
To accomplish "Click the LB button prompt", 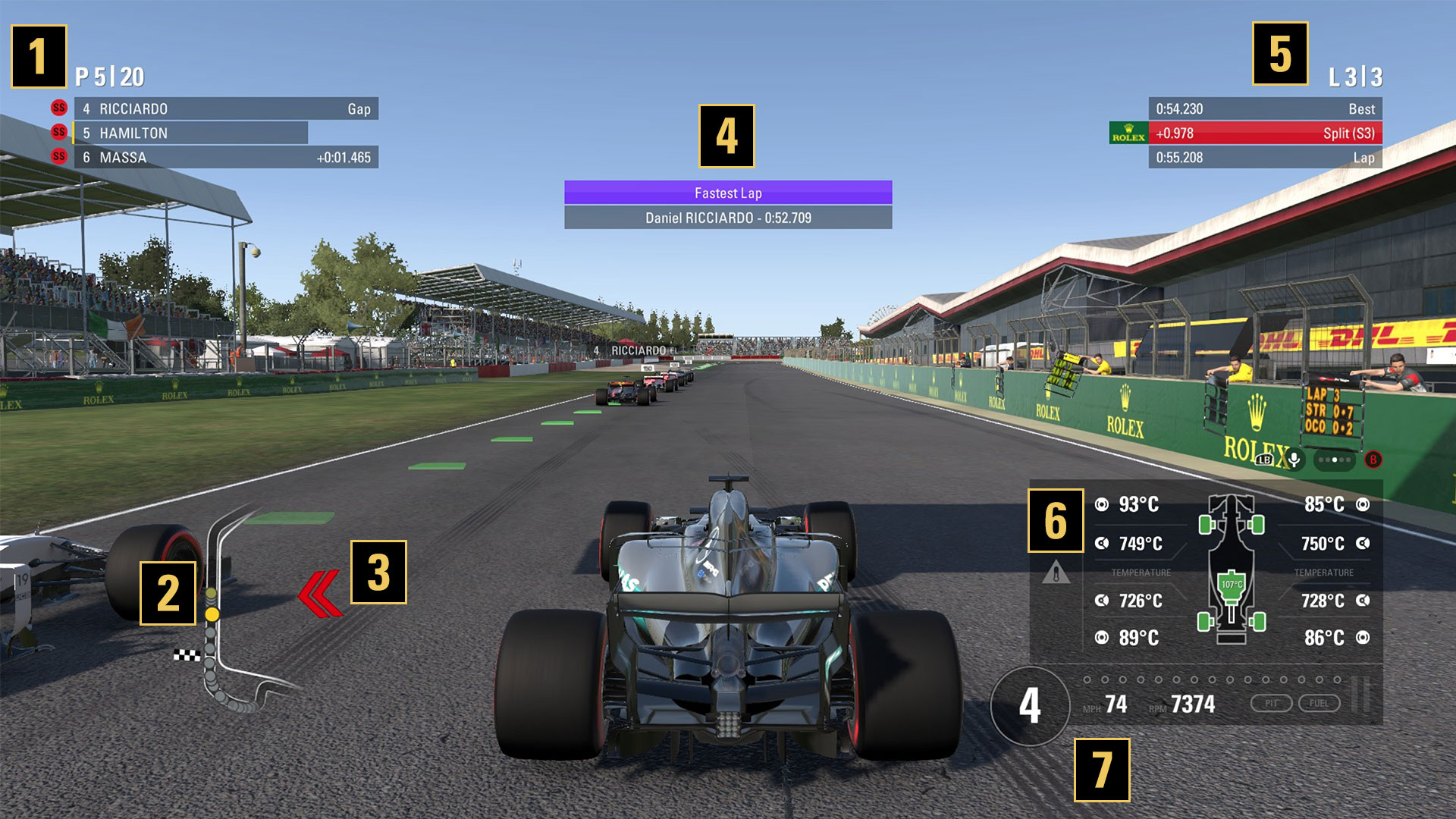I will pyautogui.click(x=1263, y=459).
